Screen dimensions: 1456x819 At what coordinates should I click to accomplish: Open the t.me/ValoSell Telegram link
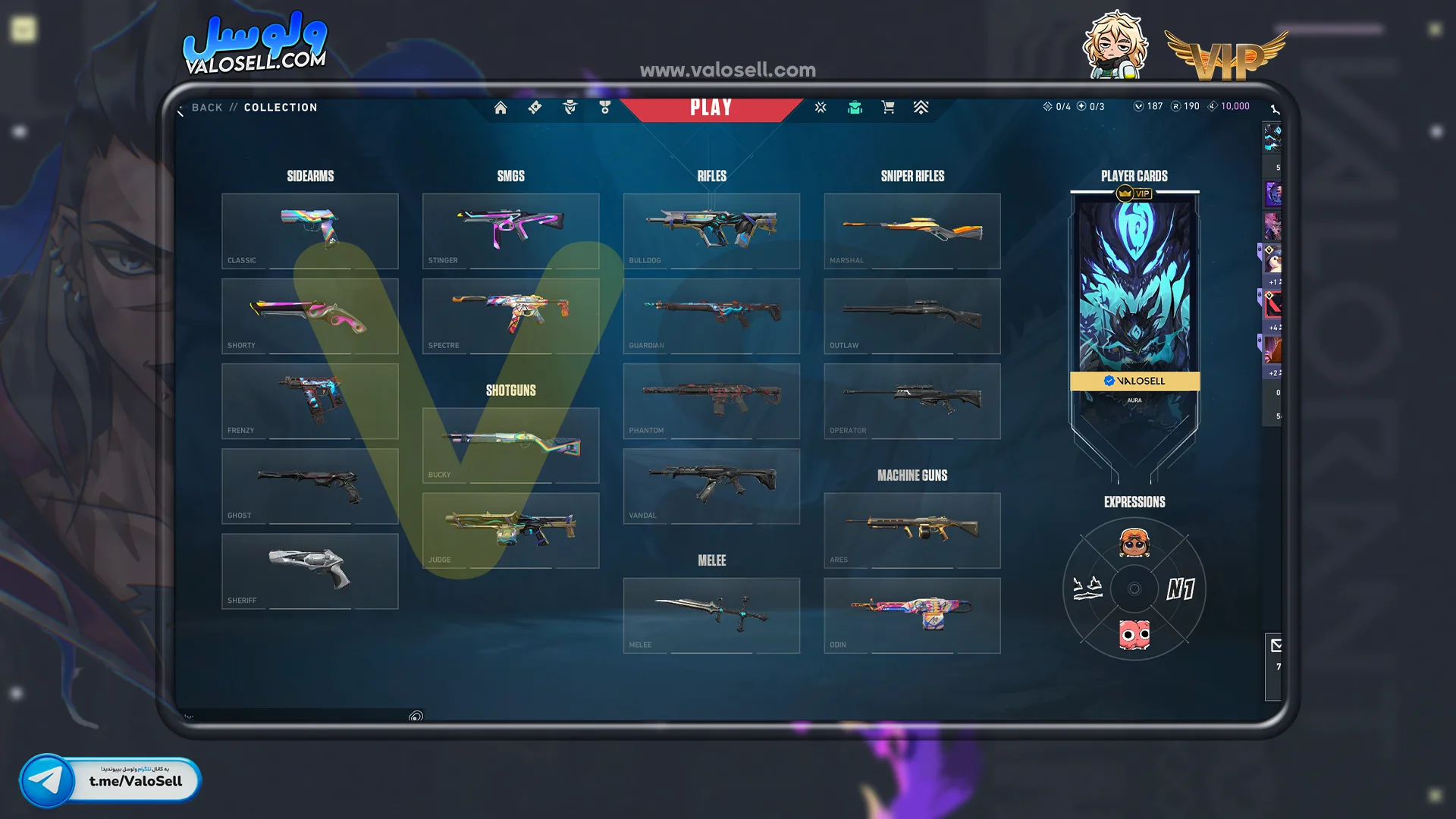[111, 780]
